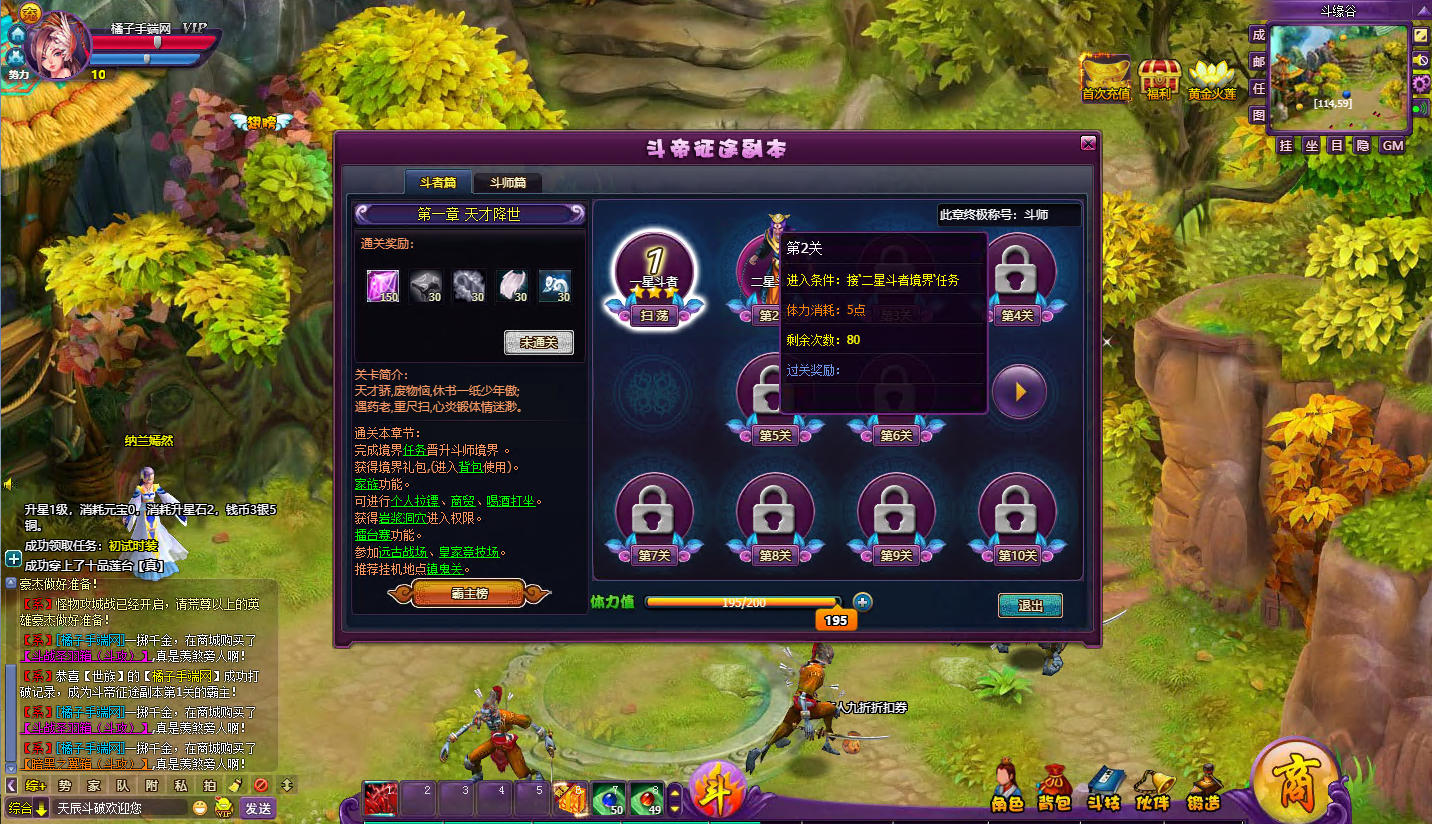Choose the locked 第10关 stage
This screenshot has height=824, width=1432.
1017,514
